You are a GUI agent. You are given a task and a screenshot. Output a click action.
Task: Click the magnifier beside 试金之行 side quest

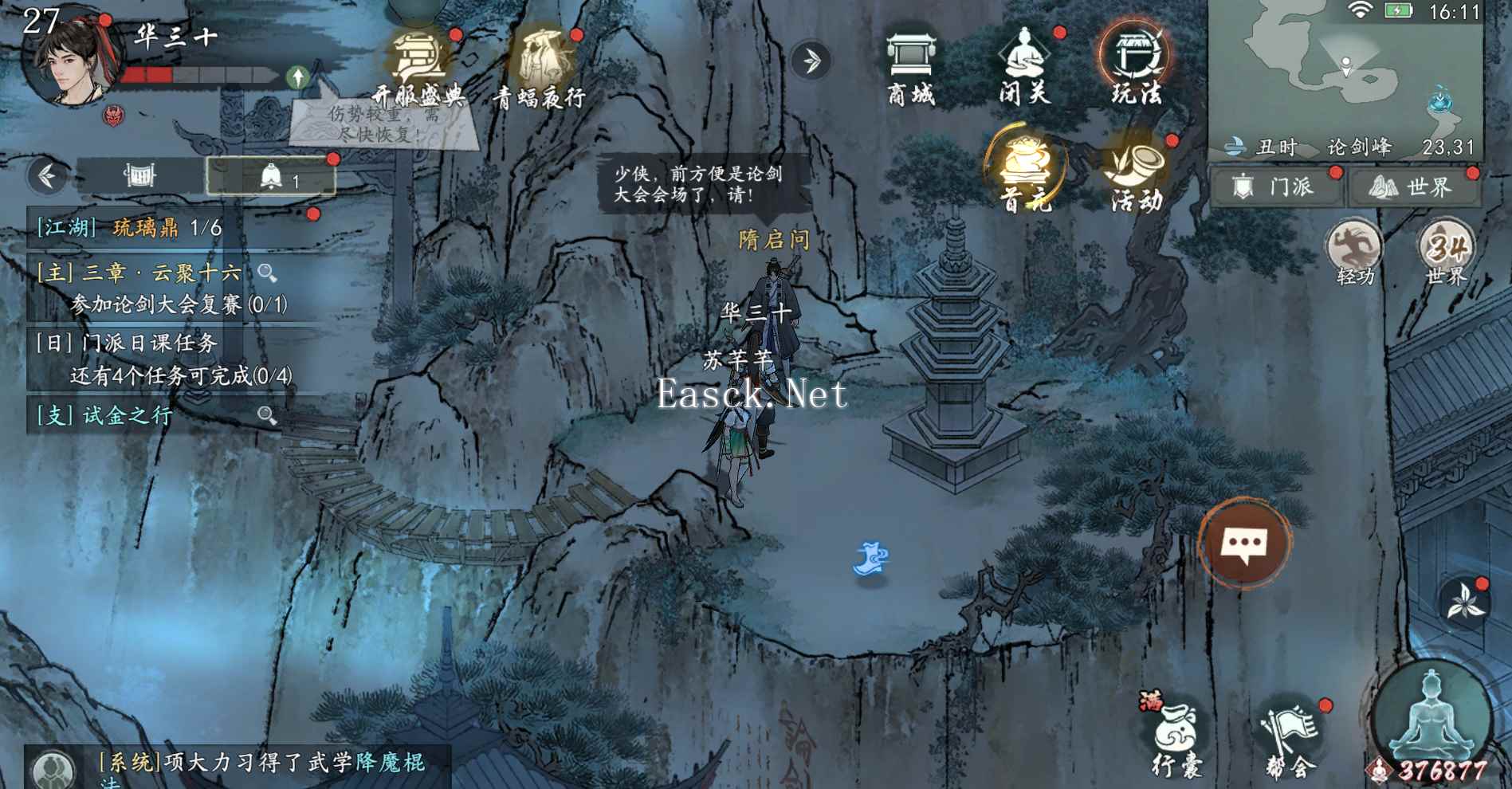(266, 414)
